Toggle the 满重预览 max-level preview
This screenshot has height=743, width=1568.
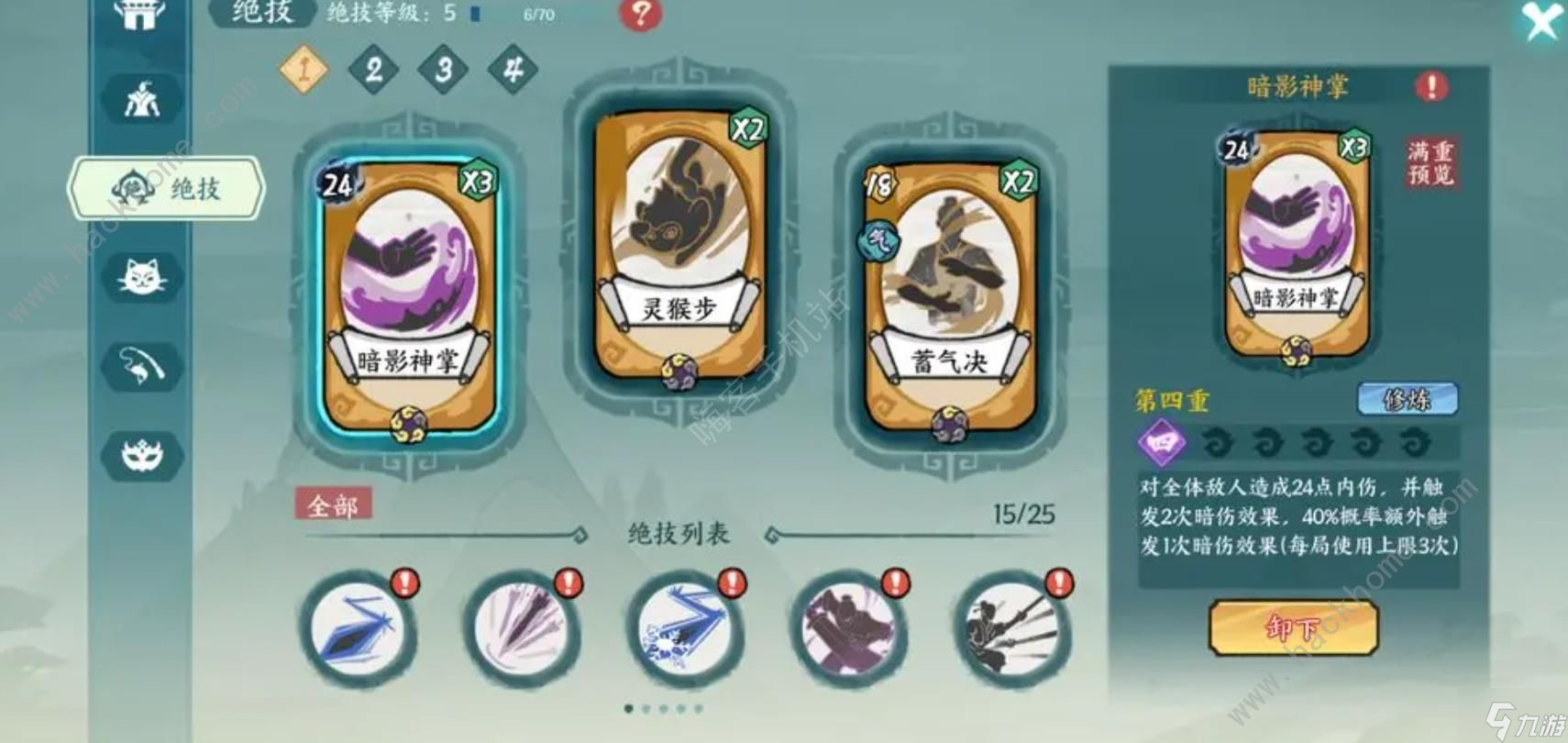tap(1430, 162)
